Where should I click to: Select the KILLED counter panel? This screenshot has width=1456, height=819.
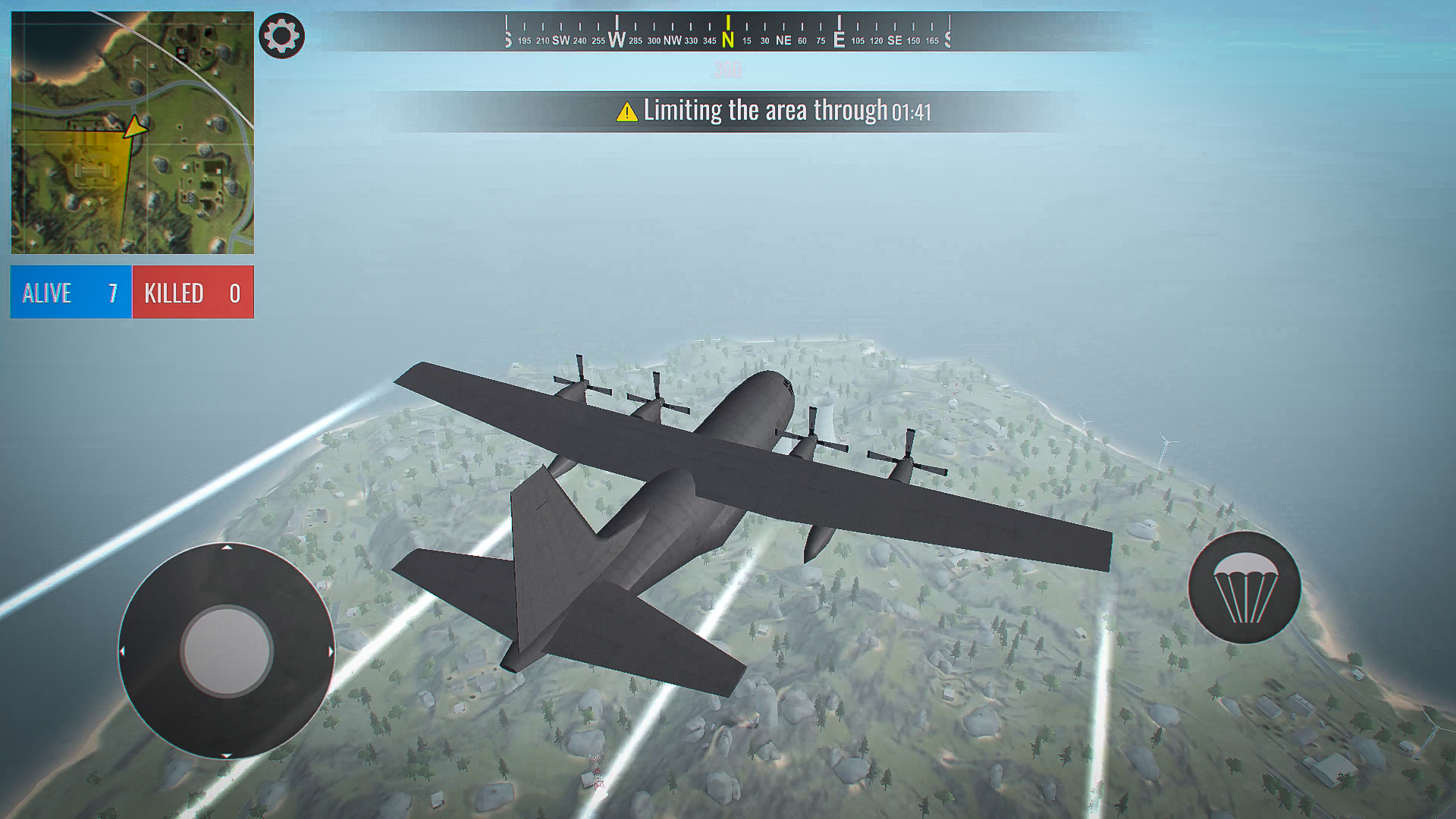click(x=192, y=292)
